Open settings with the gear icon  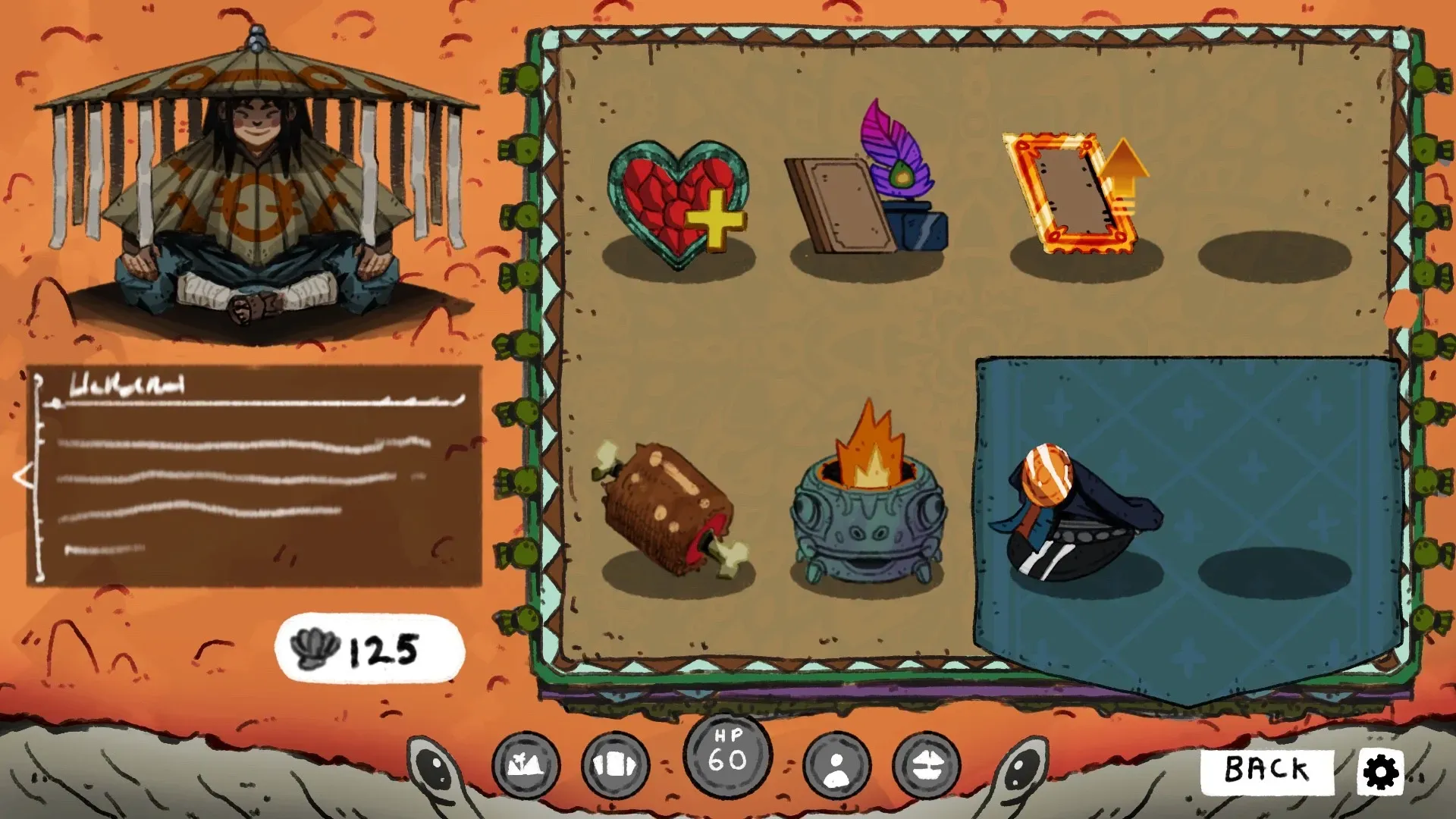click(x=1381, y=773)
